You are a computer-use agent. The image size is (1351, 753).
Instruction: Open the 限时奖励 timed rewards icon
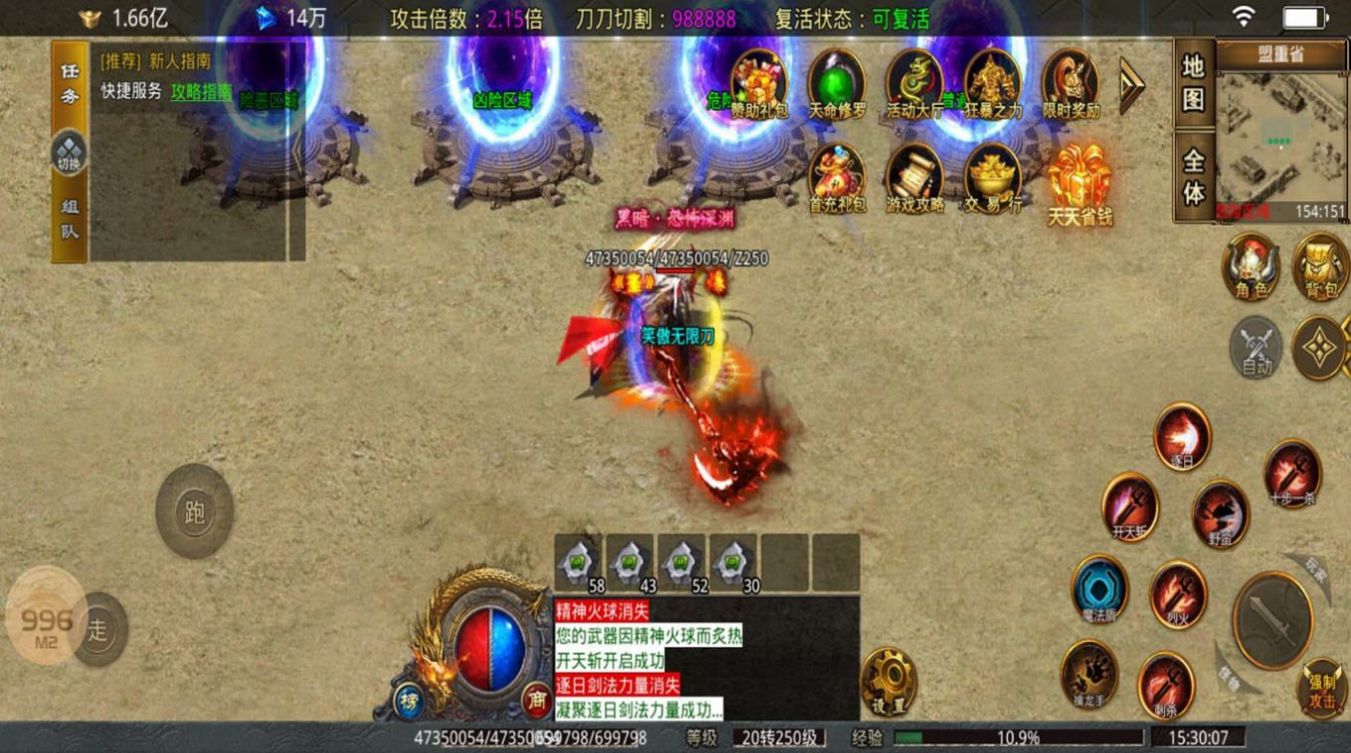tap(1070, 81)
